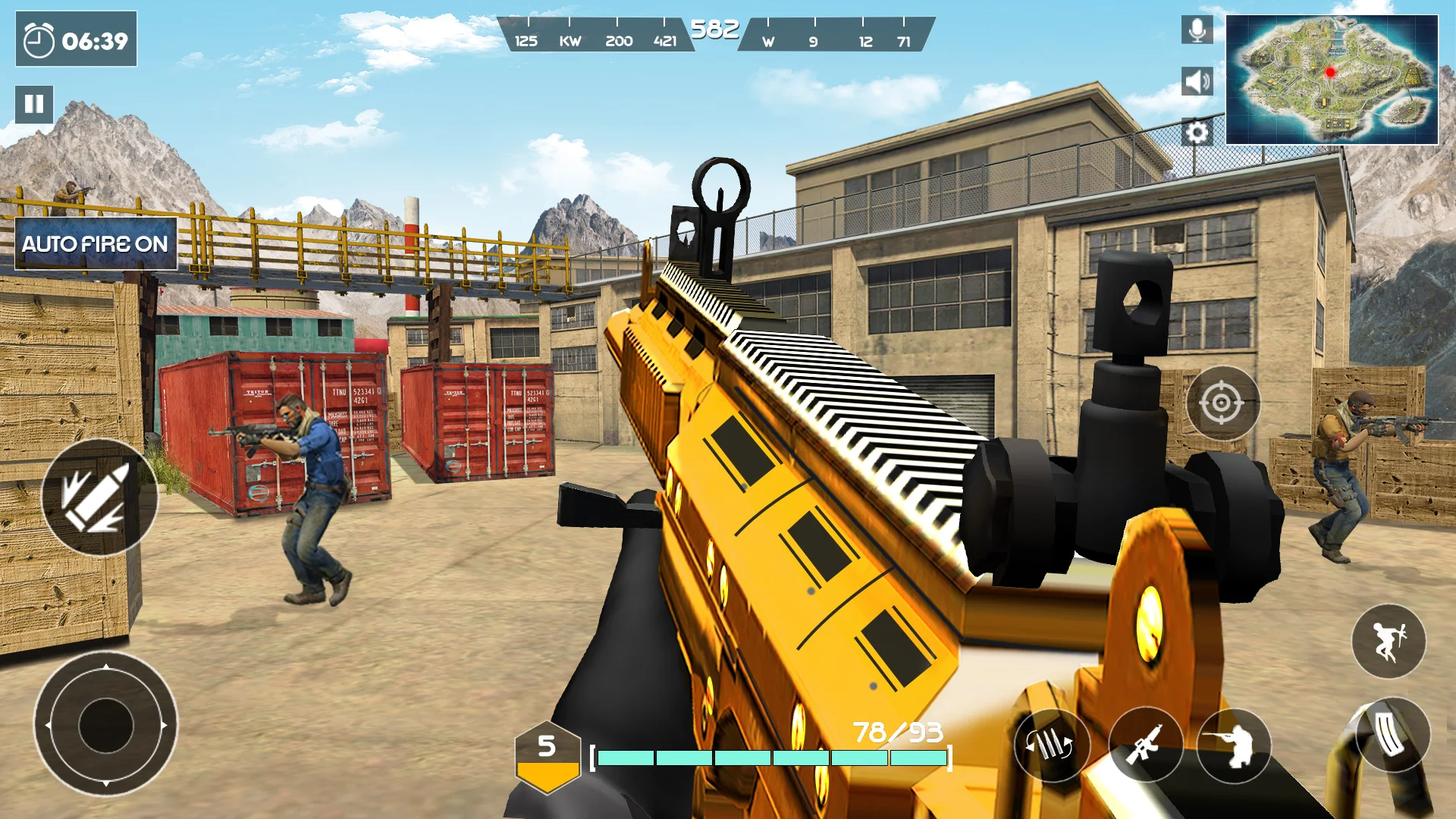Switch weapon with the rifle icon
The image size is (1456, 819).
(1145, 745)
